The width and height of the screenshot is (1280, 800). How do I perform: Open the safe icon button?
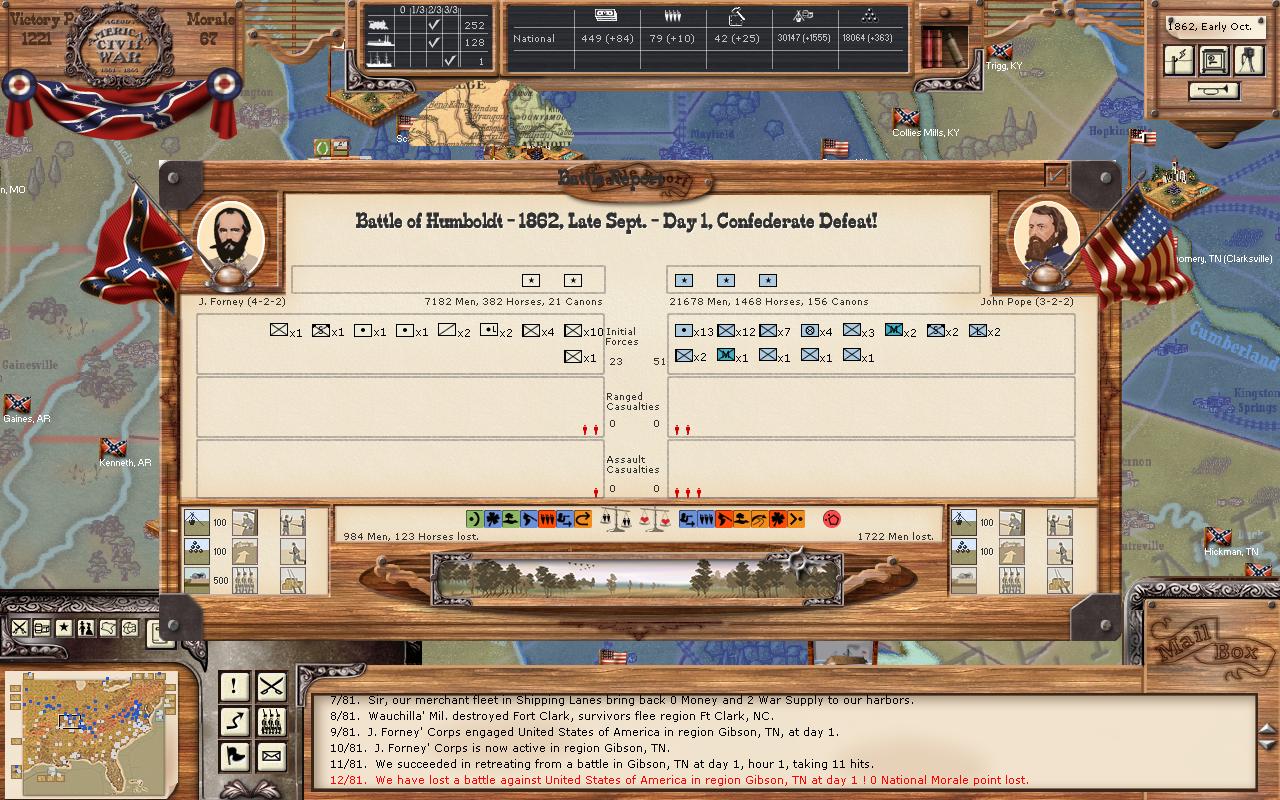click(x=1214, y=60)
